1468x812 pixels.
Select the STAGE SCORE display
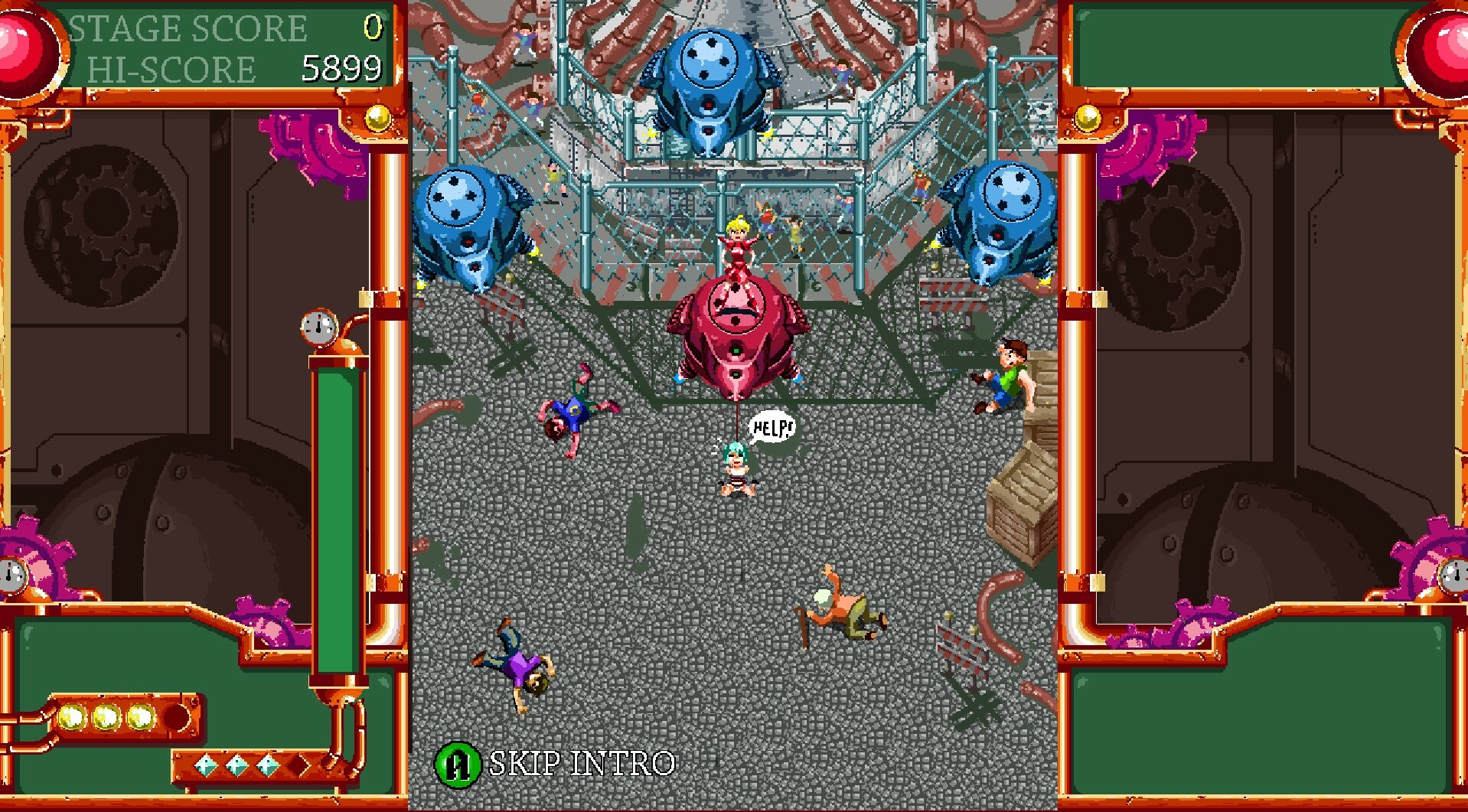click(188, 28)
